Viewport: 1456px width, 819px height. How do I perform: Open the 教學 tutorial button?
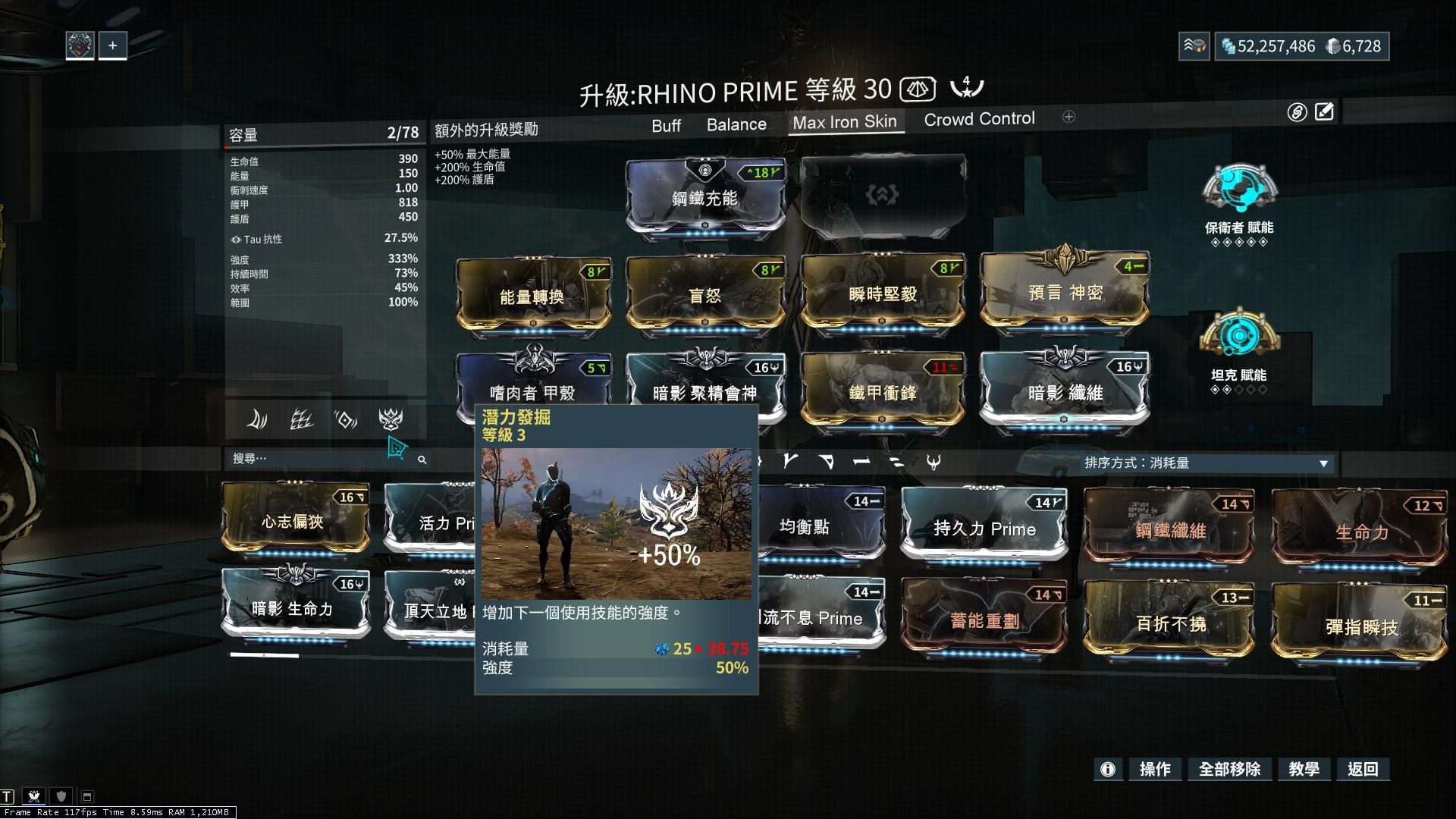1304,769
